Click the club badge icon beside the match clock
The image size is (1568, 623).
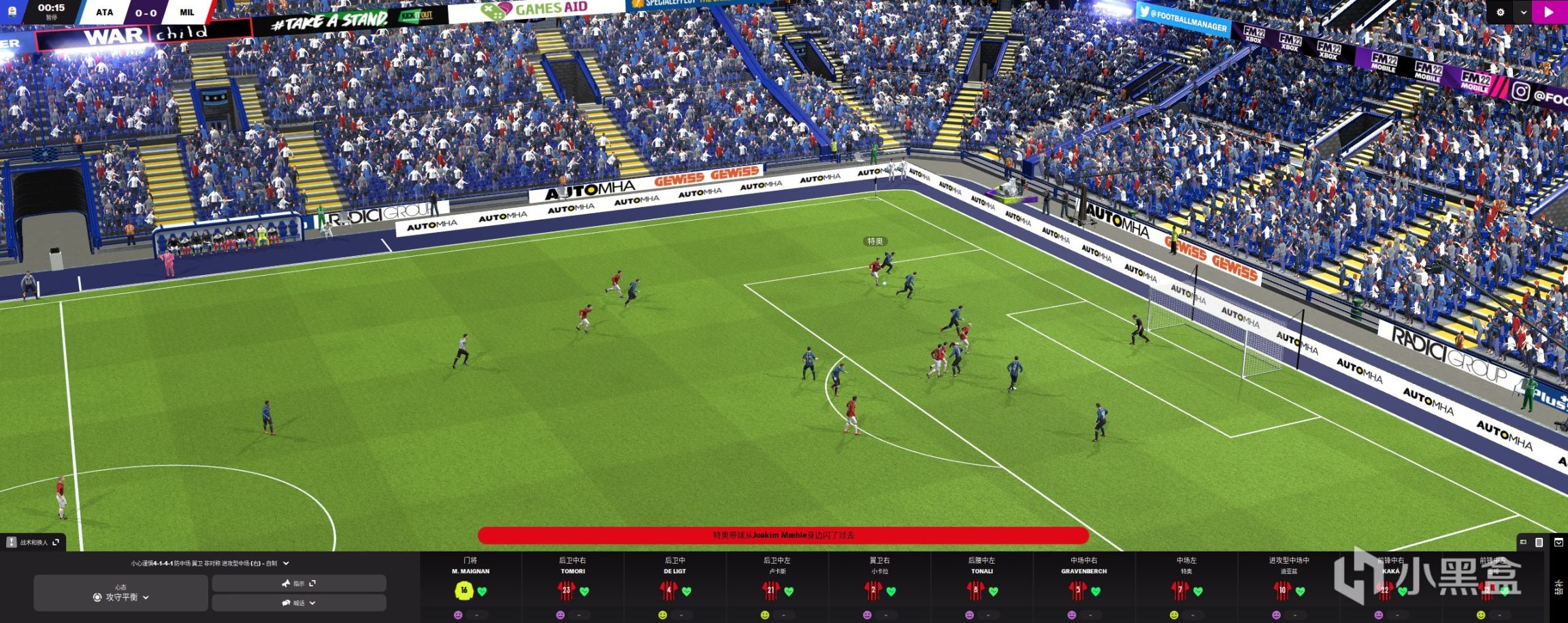[12, 12]
